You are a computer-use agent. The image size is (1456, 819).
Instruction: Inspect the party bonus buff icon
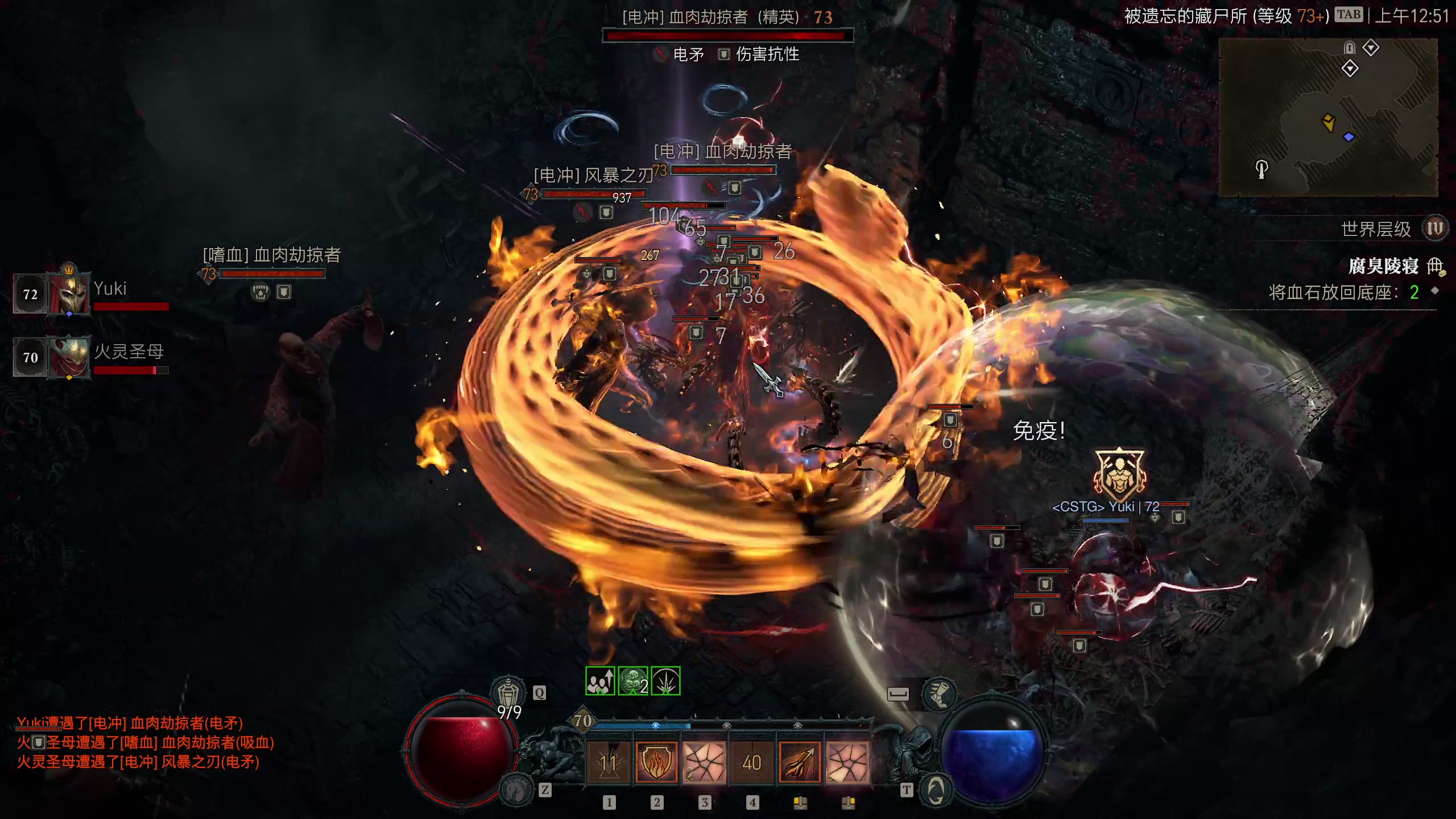coord(600,681)
